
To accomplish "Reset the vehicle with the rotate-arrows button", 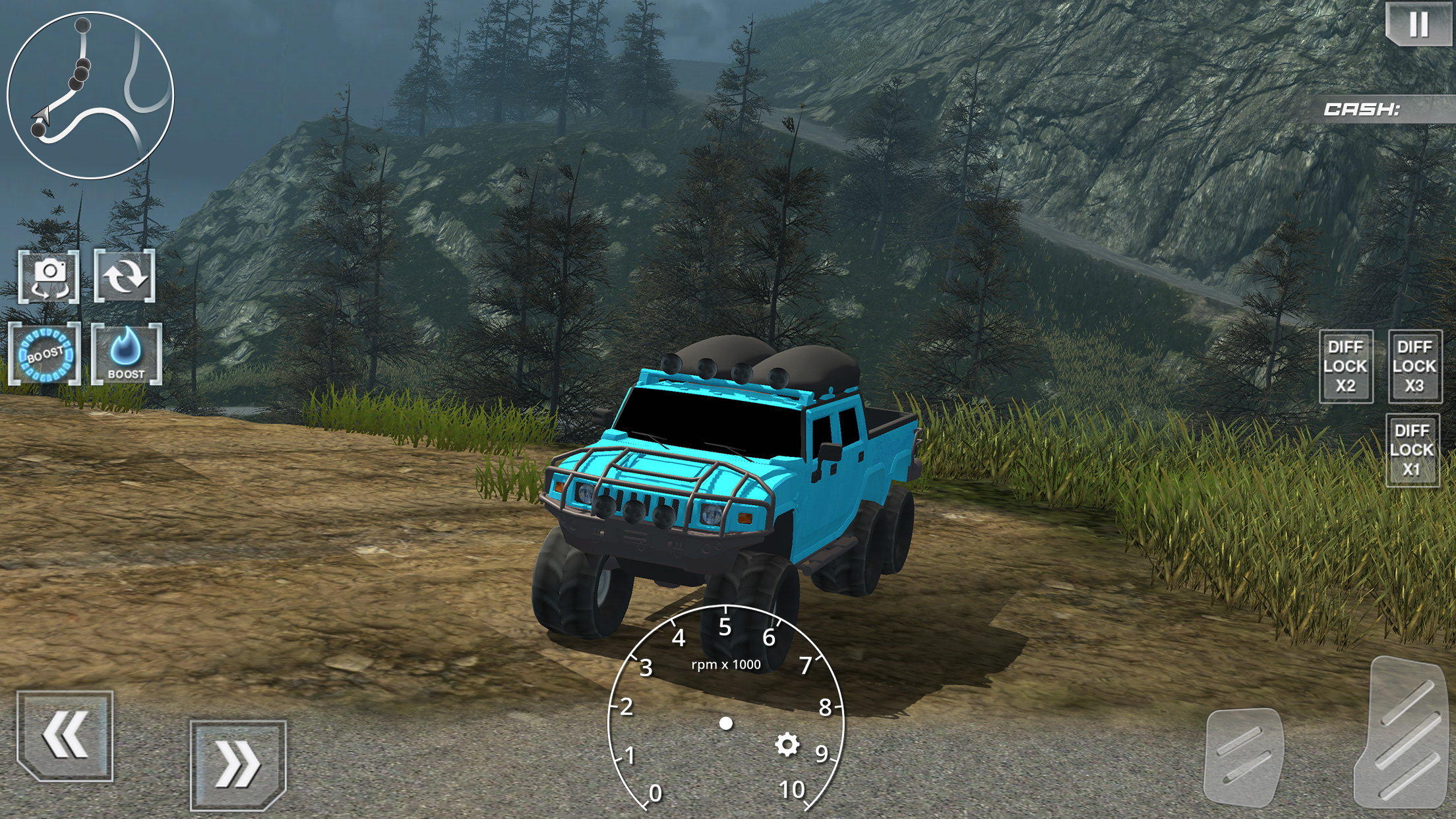I will tap(125, 276).
